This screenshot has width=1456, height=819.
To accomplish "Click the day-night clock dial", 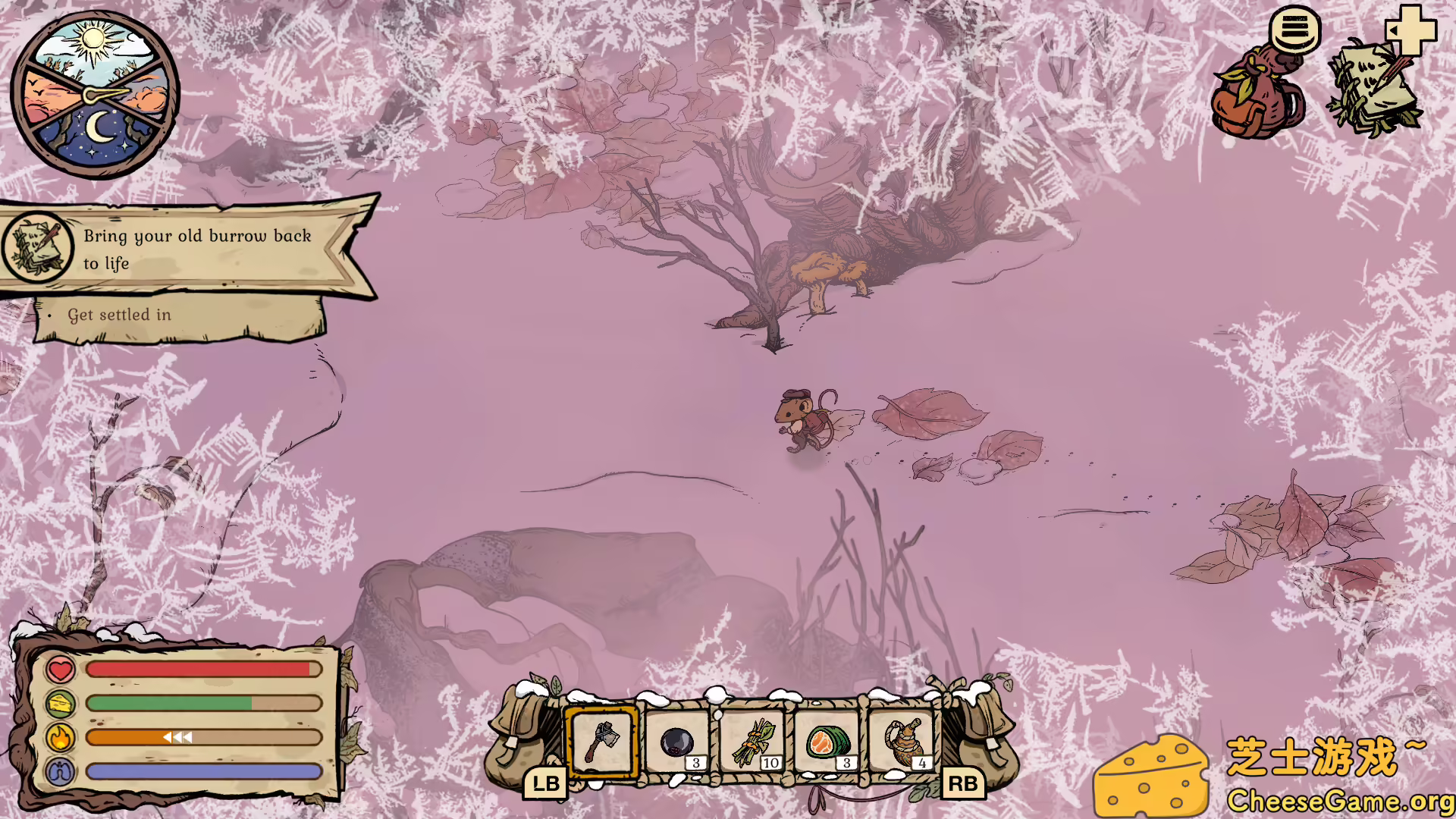I will 93,91.
